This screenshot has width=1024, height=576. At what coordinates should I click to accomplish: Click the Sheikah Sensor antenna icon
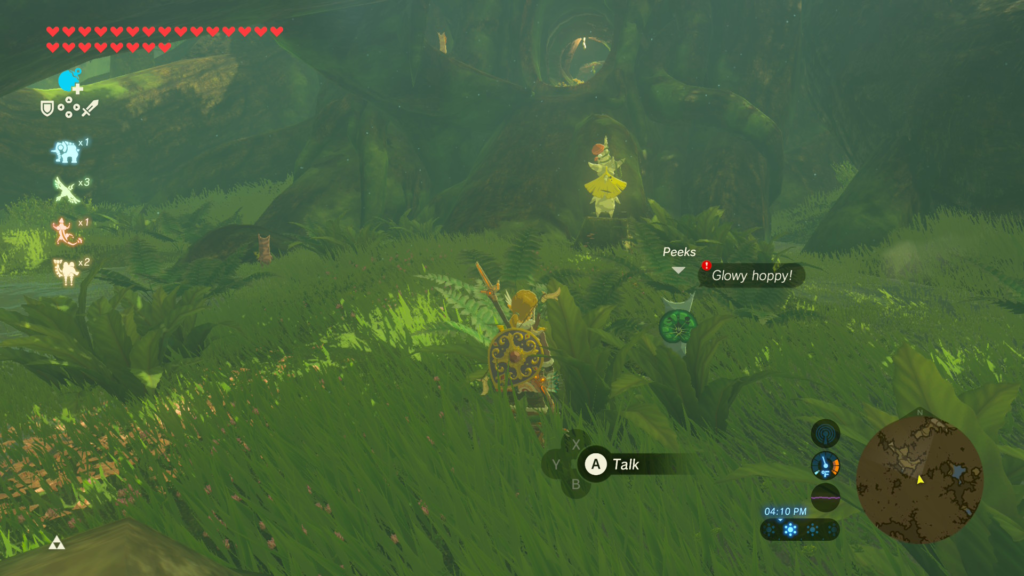825,433
